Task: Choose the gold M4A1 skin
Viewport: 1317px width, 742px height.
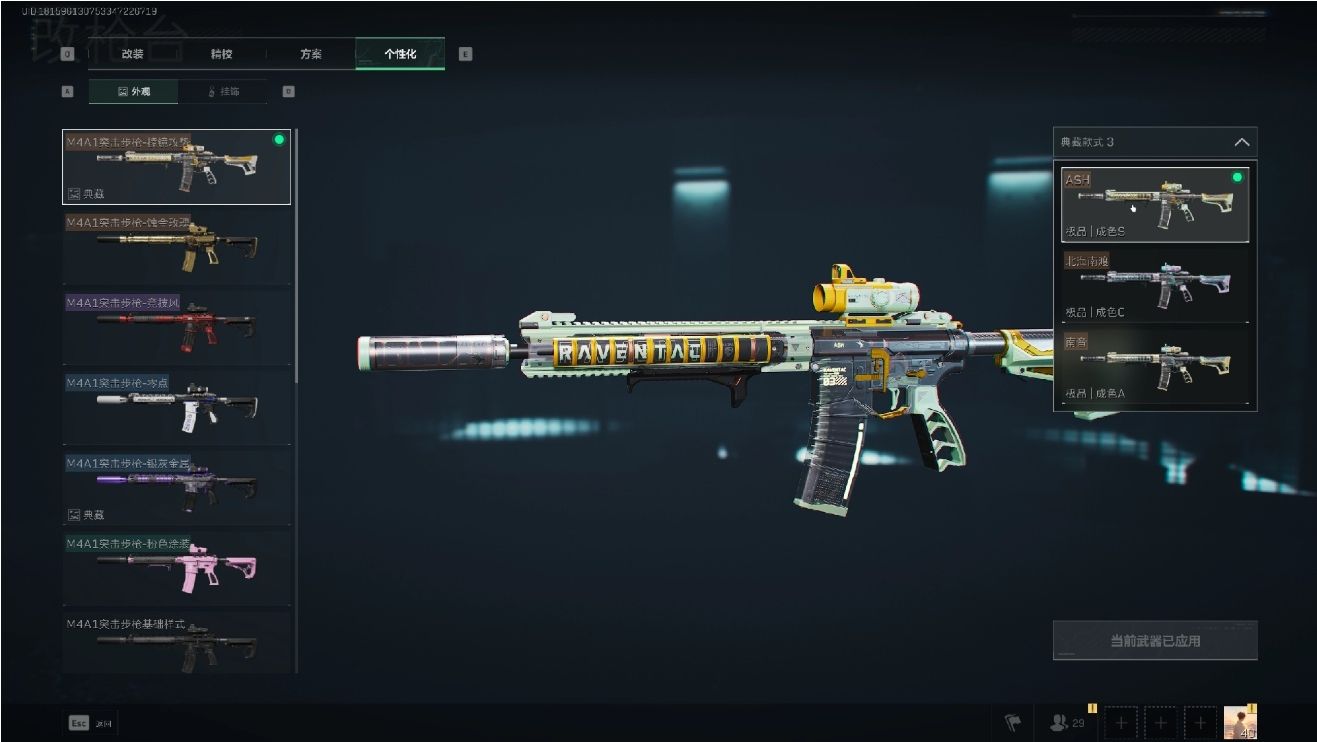Action: [x=176, y=247]
